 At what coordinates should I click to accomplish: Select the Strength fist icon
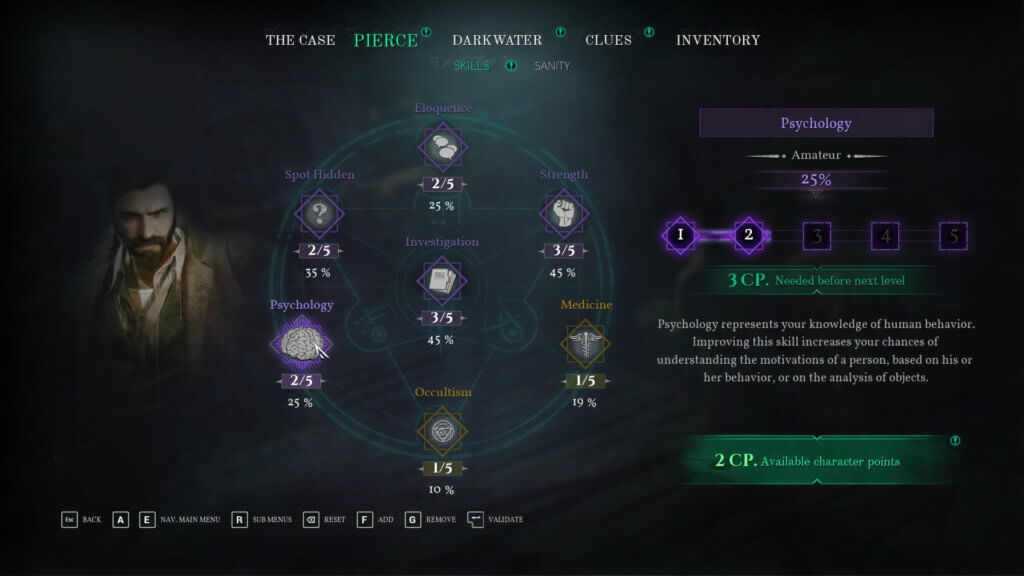[x=564, y=213]
